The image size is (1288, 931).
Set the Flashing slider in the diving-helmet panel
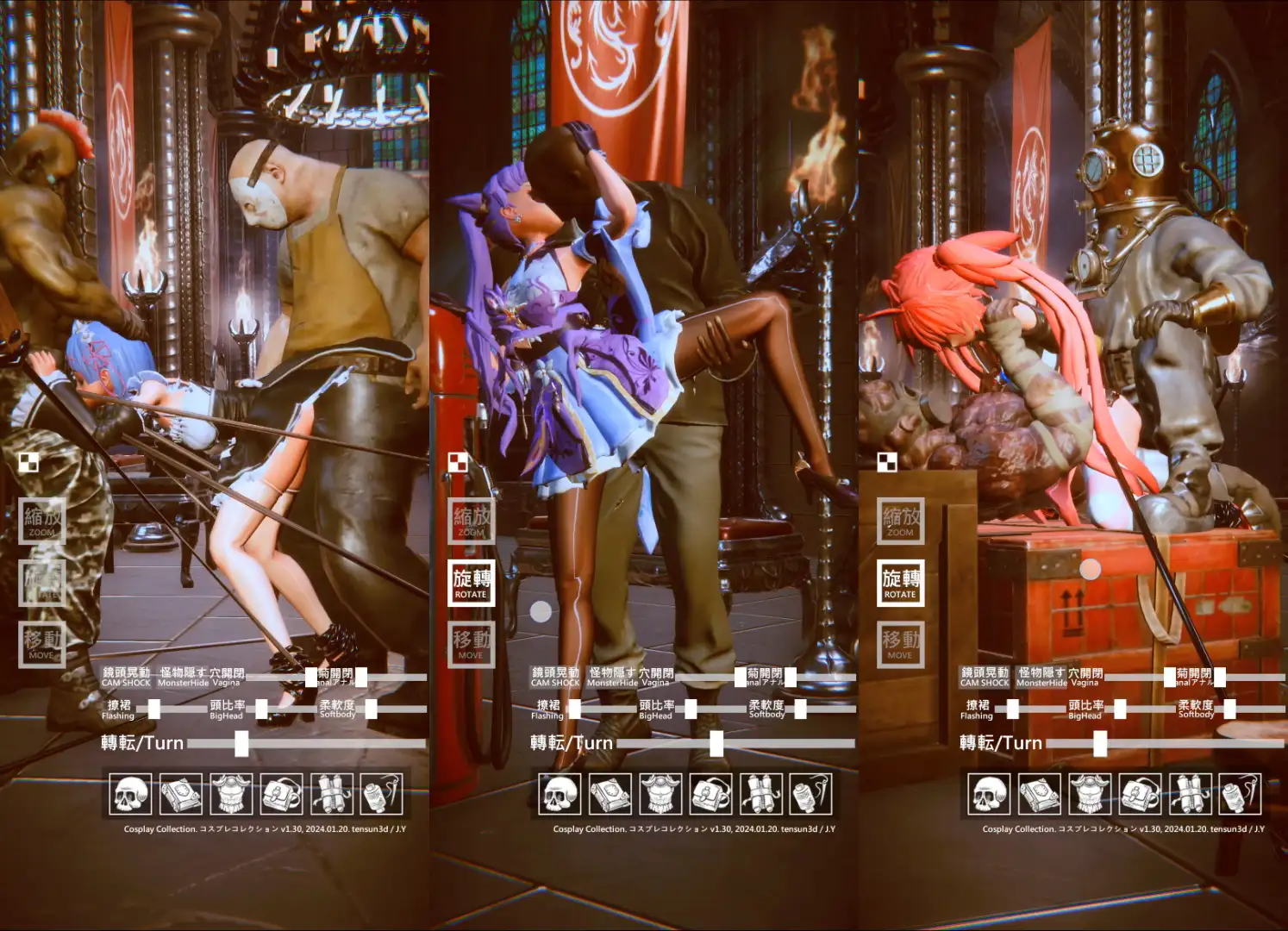[1013, 709]
